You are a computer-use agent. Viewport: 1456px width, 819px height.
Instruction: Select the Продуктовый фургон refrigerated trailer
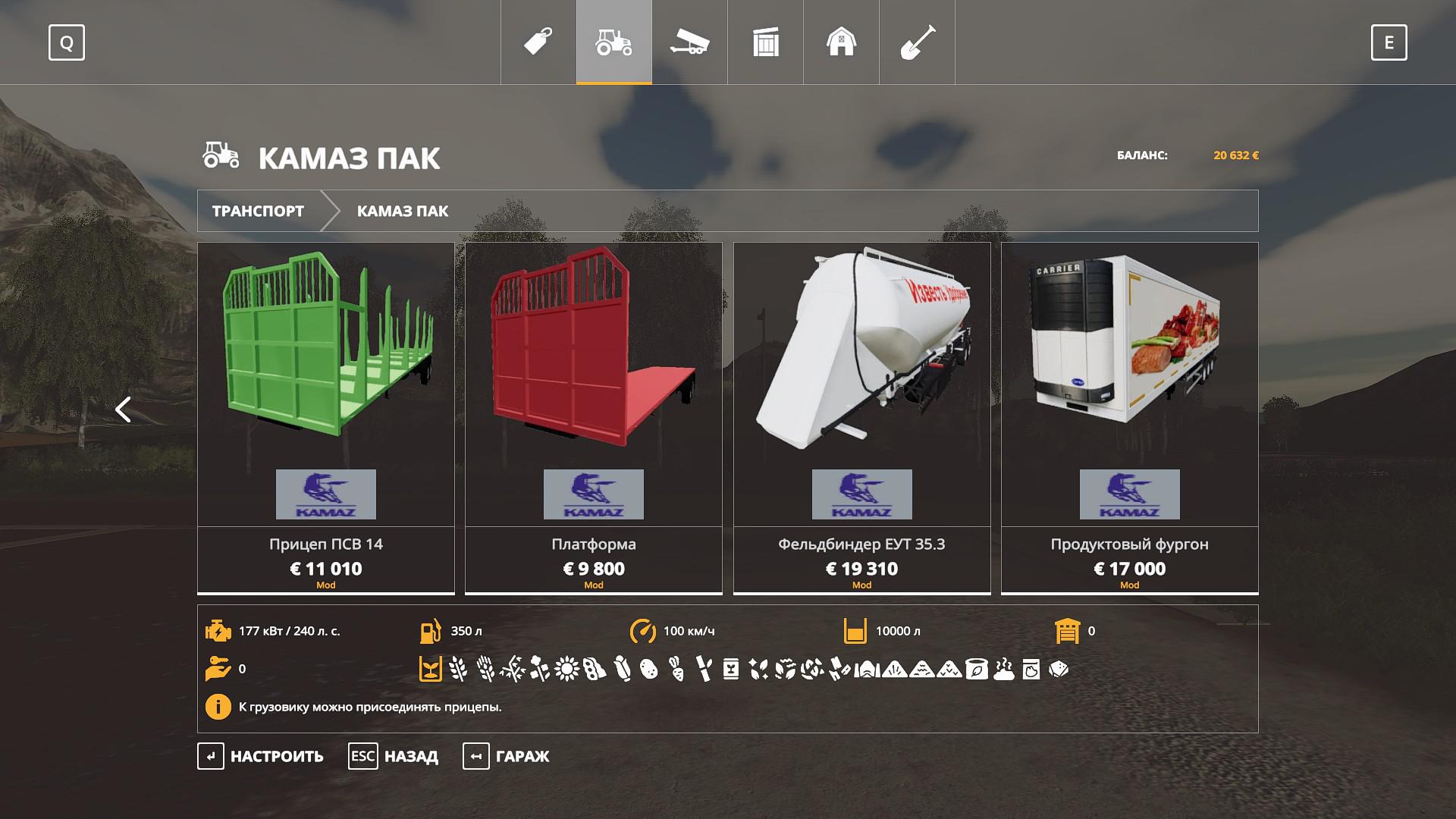point(1129,417)
